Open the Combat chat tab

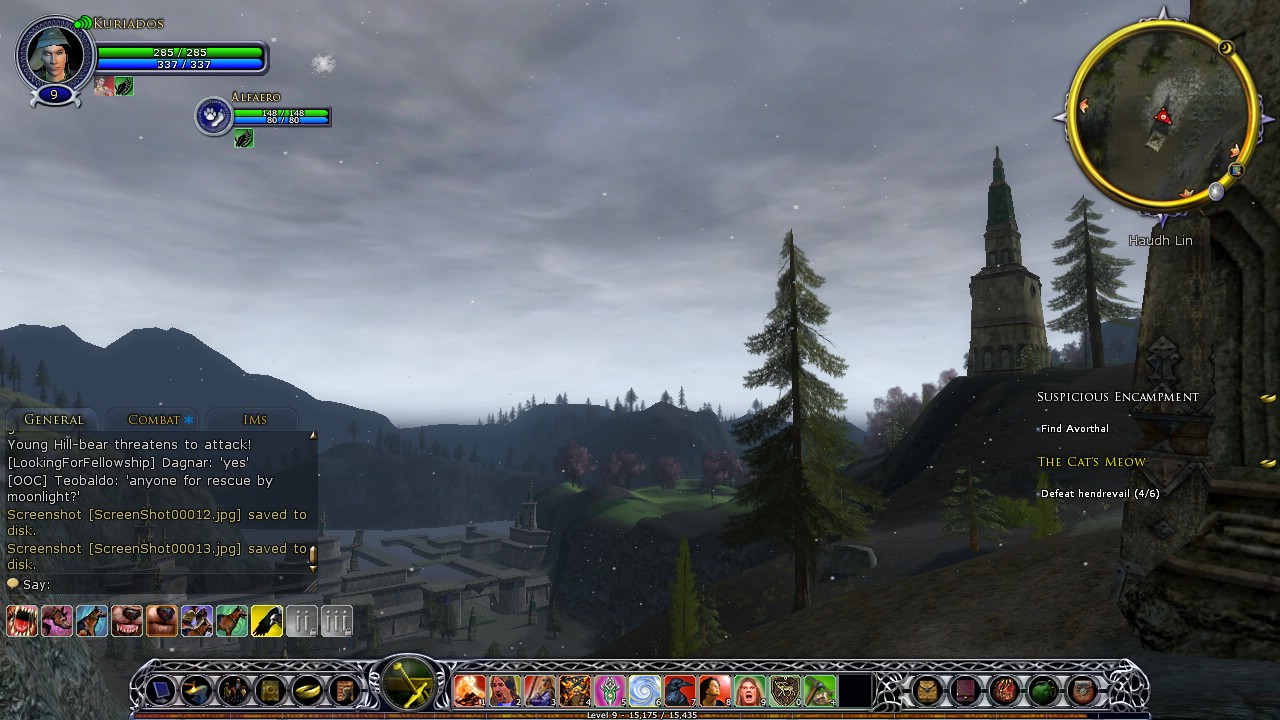pyautogui.click(x=154, y=420)
